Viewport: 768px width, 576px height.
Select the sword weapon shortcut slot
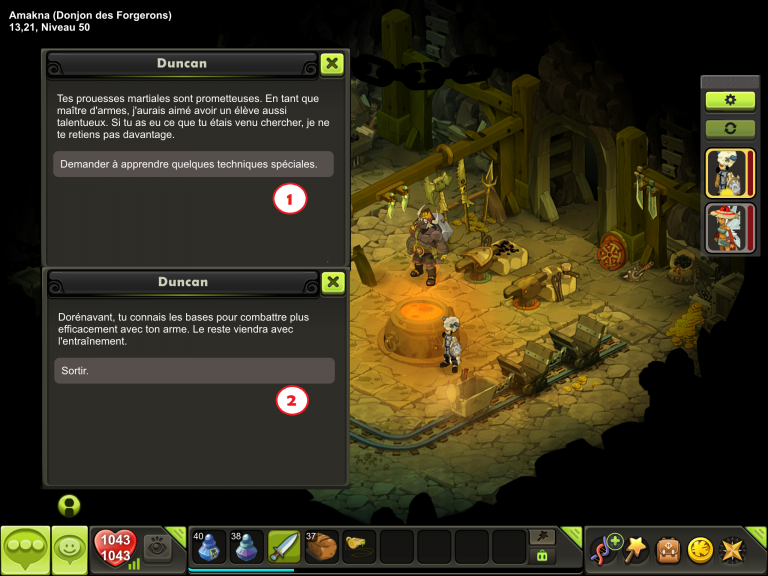click(285, 547)
